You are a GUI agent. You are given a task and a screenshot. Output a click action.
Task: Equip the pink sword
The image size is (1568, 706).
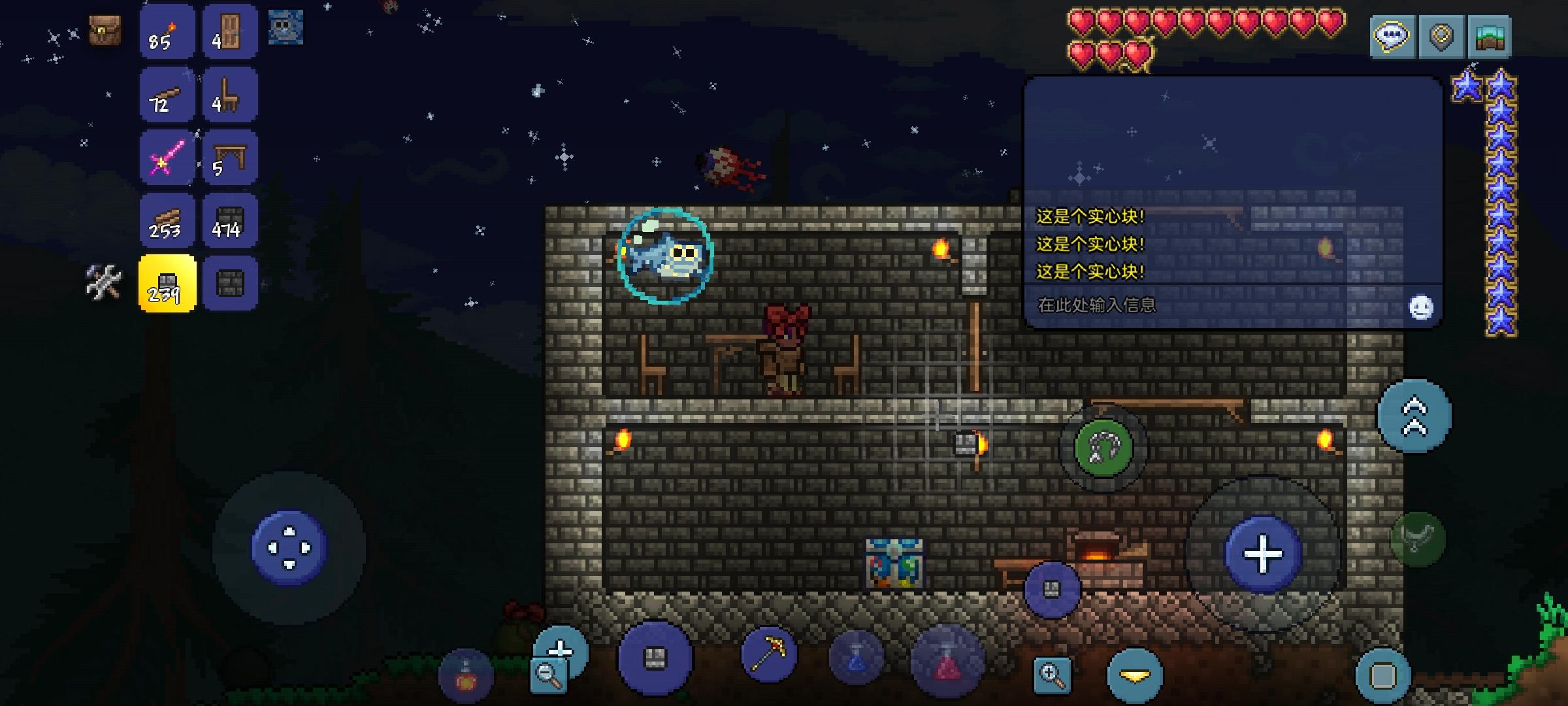pos(167,158)
